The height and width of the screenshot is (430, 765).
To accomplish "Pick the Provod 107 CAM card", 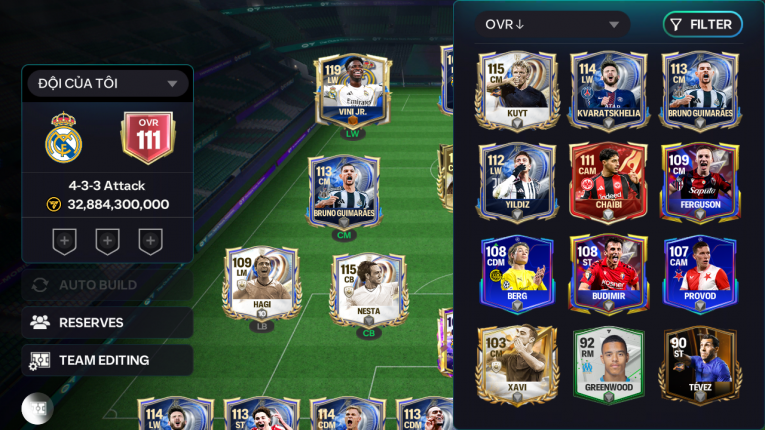I will tap(700, 273).
